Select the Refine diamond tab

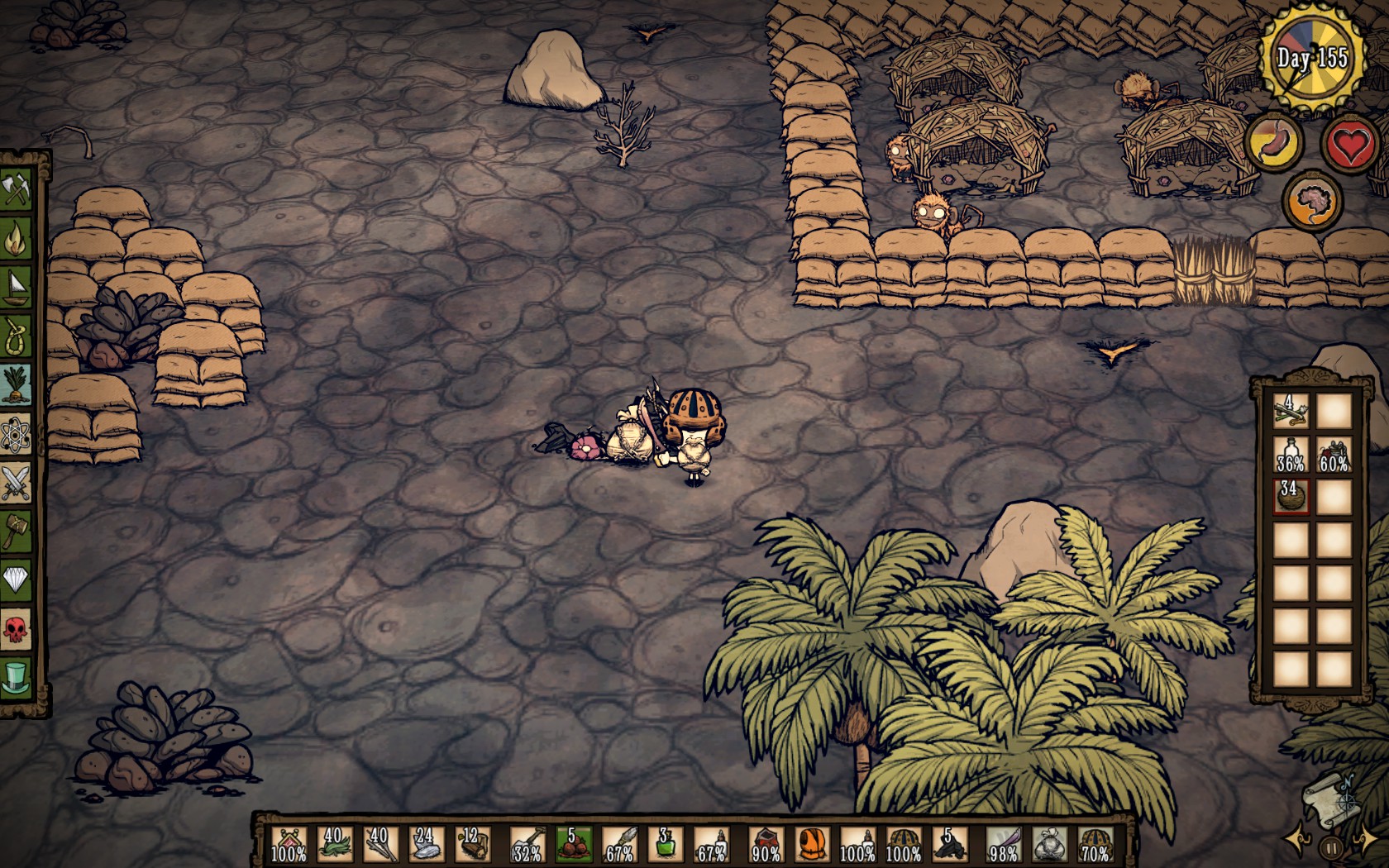point(17,579)
